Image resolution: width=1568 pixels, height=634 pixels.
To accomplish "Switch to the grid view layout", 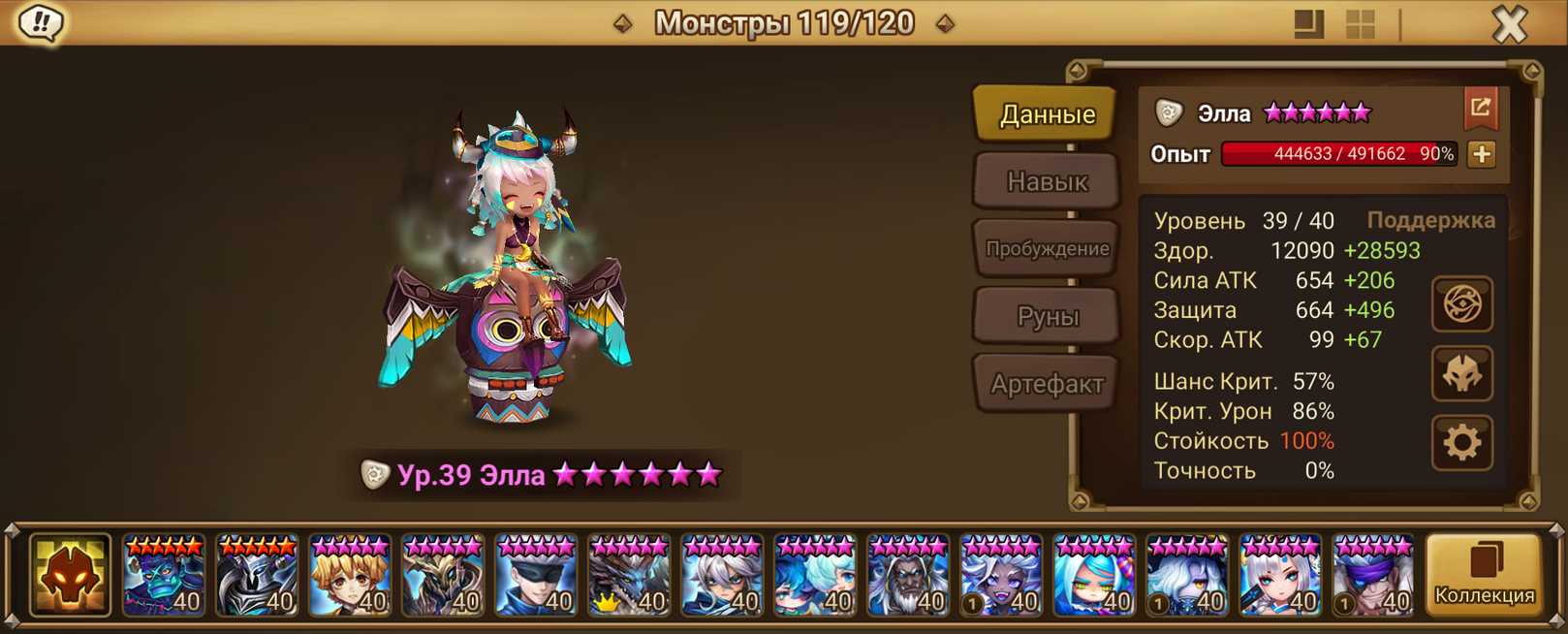I will pyautogui.click(x=1361, y=24).
